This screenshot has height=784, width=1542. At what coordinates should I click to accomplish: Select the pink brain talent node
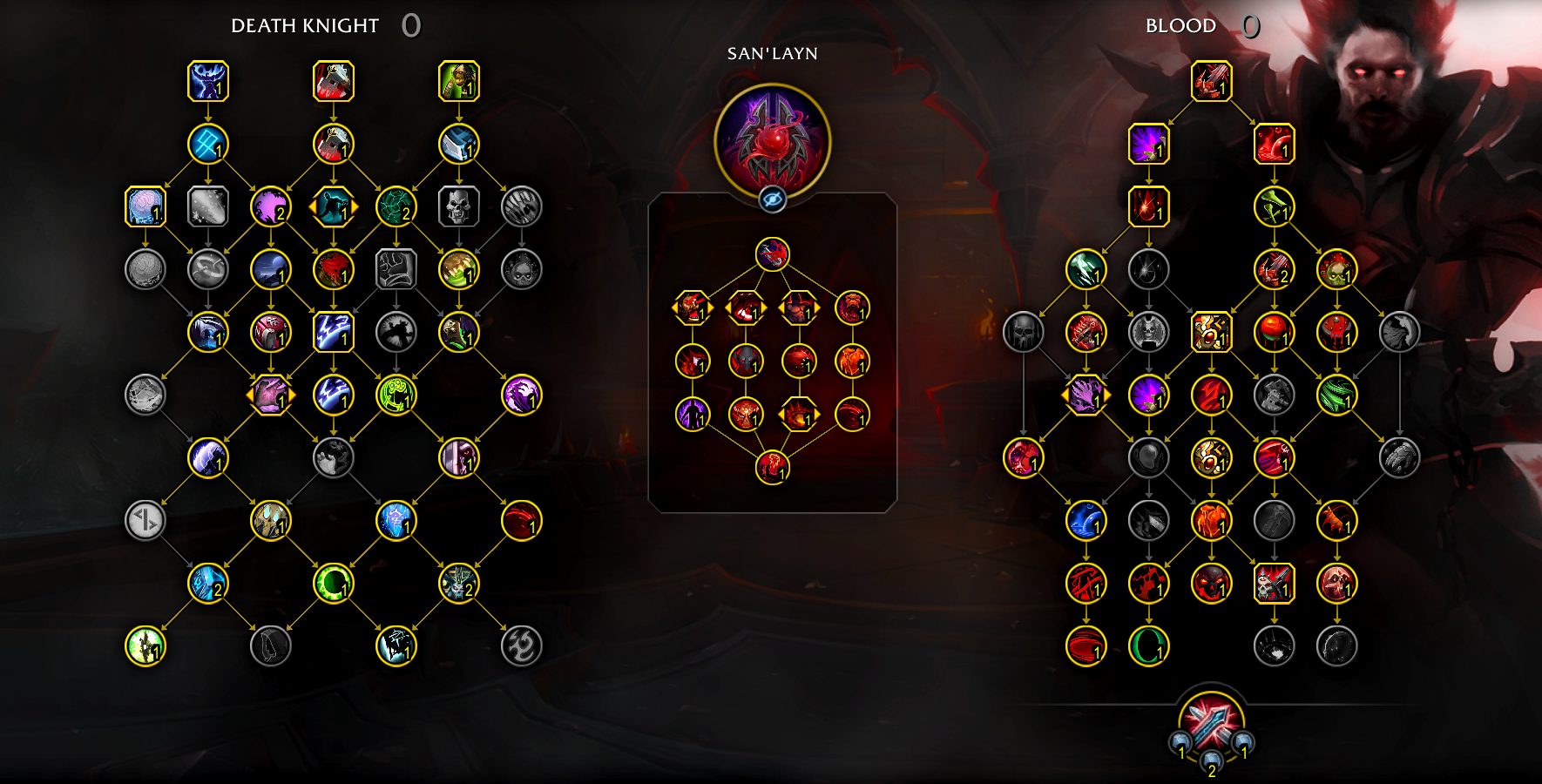[x=145, y=207]
